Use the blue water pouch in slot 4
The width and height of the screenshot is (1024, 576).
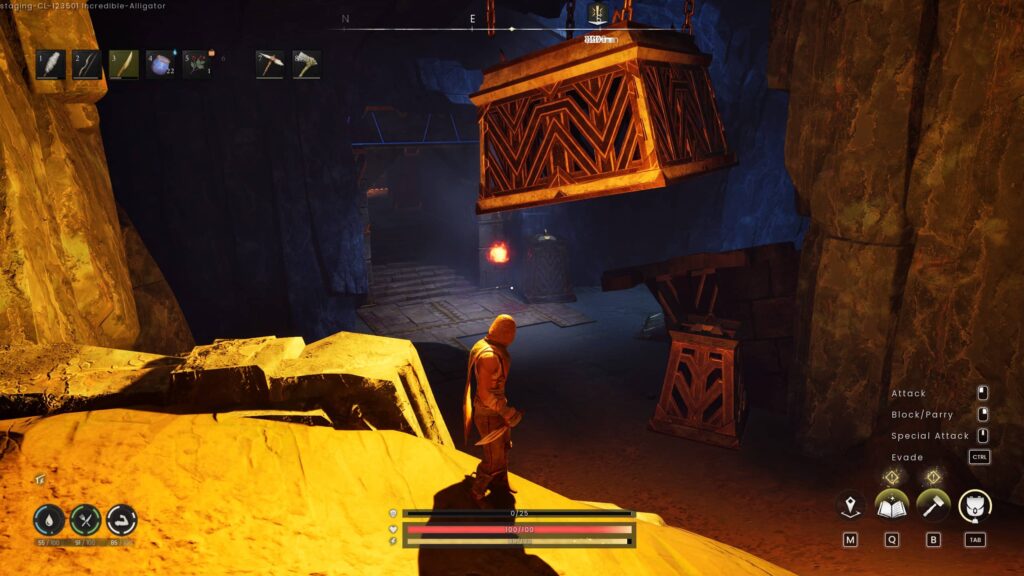click(x=160, y=65)
